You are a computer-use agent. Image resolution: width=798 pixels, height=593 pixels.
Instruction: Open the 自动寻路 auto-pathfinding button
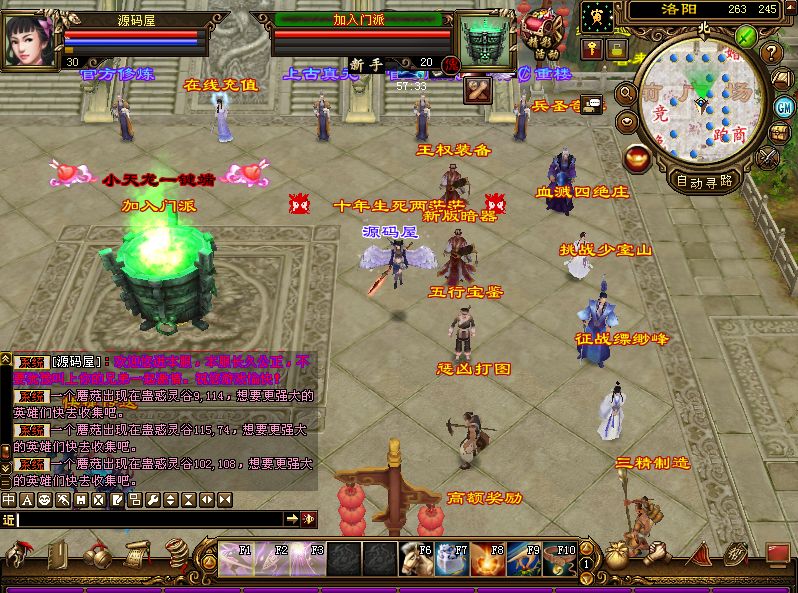[x=704, y=181]
